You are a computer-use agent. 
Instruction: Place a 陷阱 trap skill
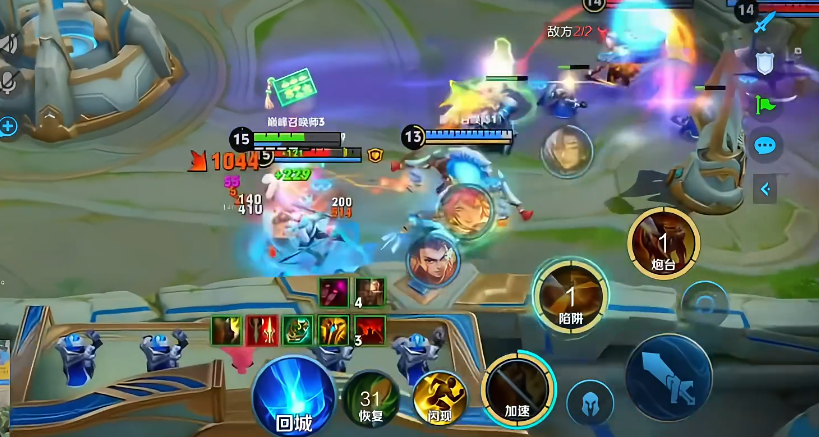point(571,294)
